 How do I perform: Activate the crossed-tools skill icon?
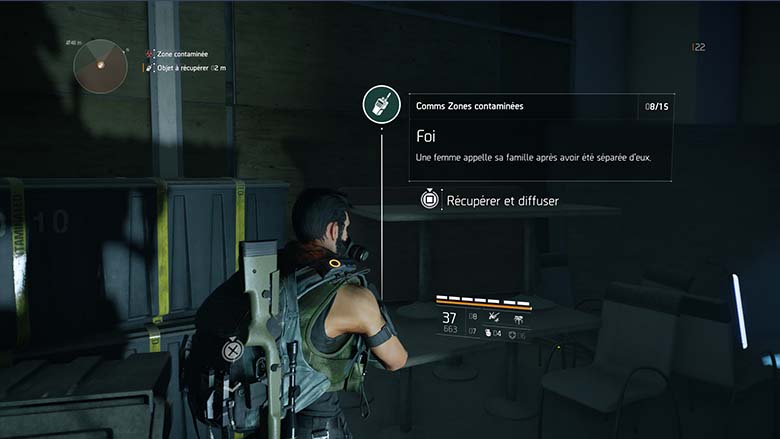pos(494,318)
